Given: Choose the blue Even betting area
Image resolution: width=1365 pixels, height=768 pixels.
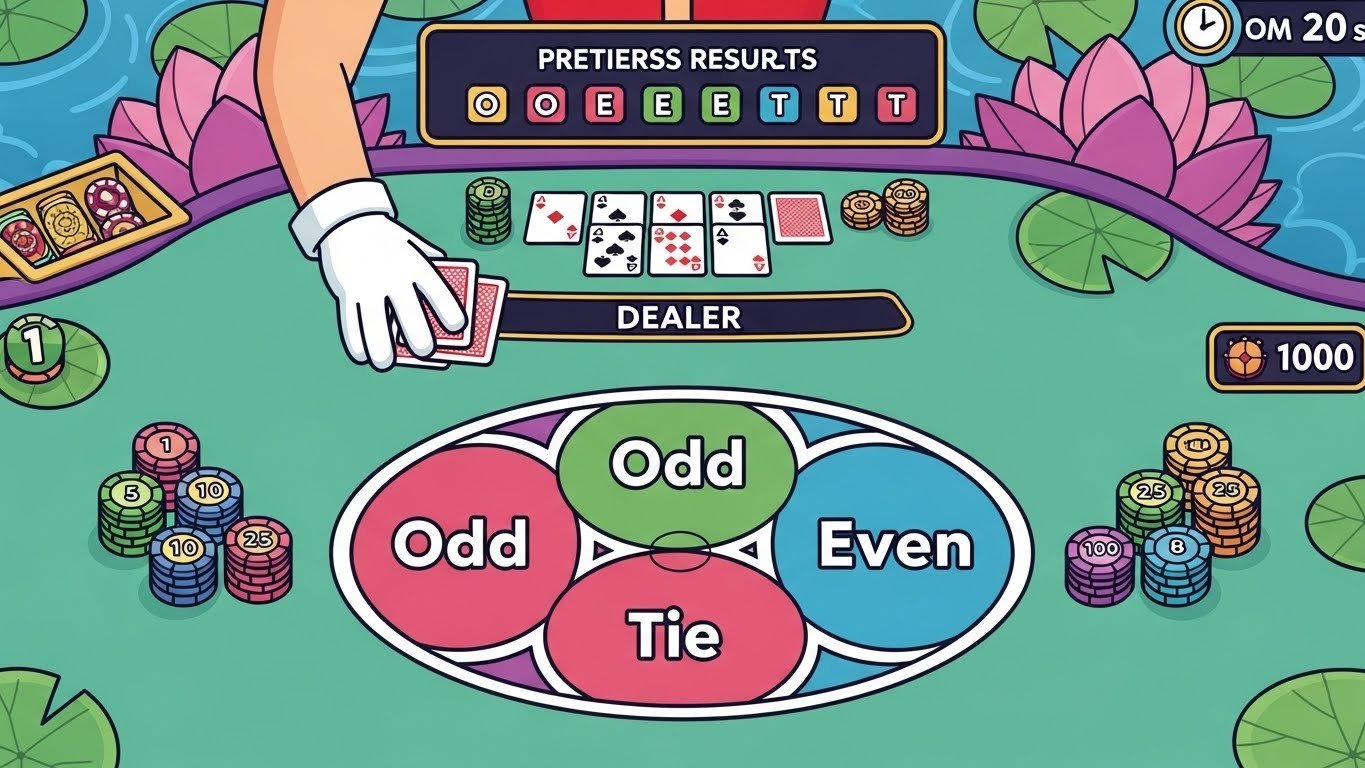Looking at the screenshot, I should pyautogui.click(x=895, y=545).
